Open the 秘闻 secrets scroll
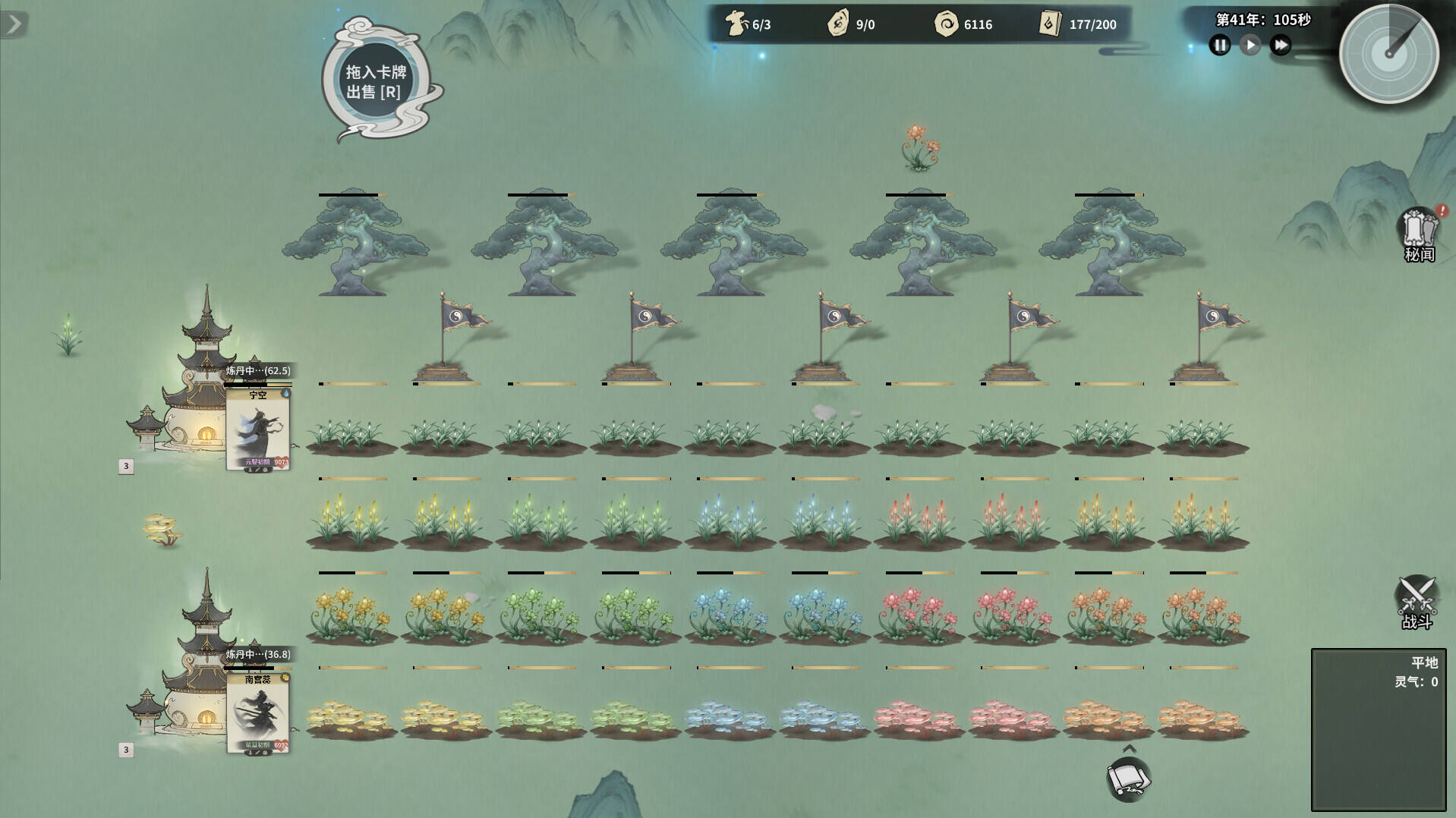Screen dimensions: 1456x818 pos(1419,234)
